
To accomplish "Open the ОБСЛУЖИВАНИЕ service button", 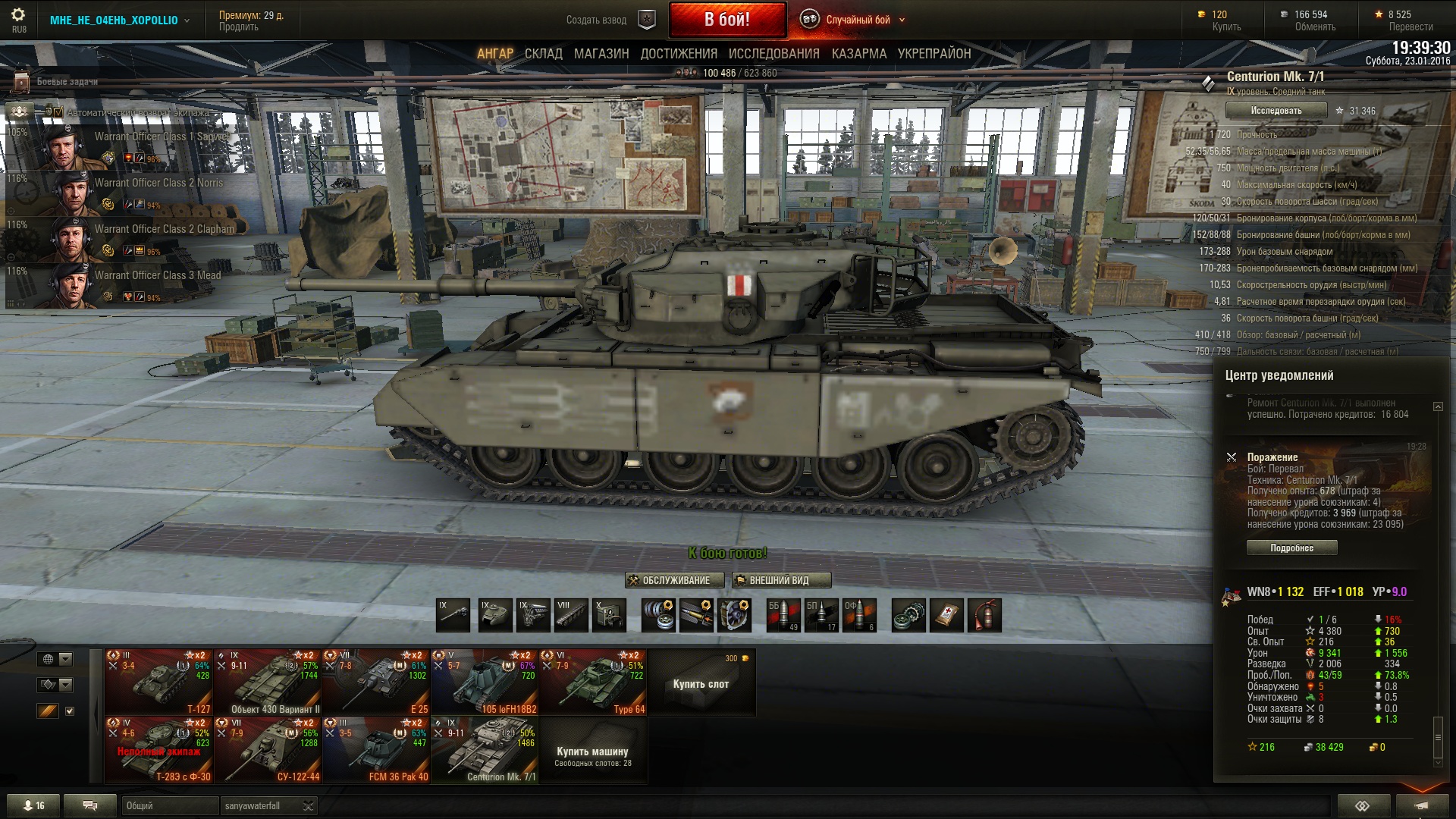I will (x=669, y=581).
